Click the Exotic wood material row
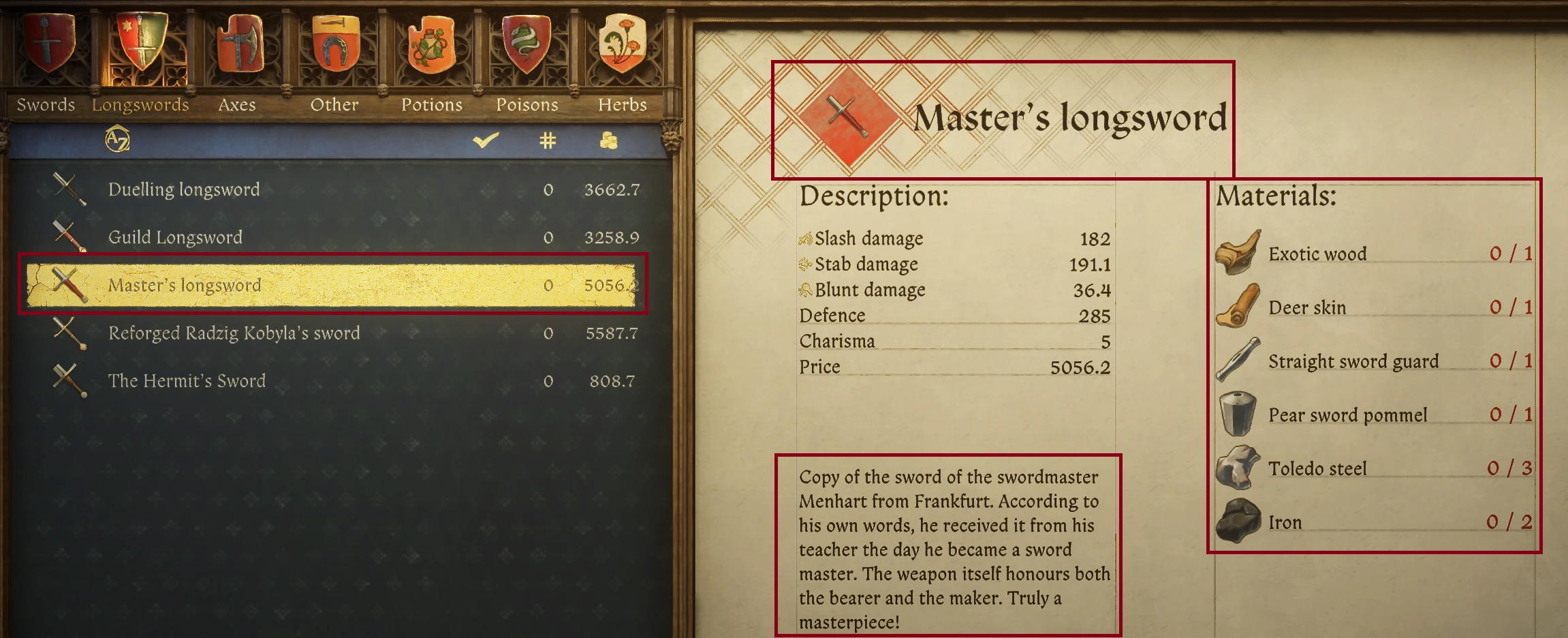The width and height of the screenshot is (1568, 638). click(1317, 254)
